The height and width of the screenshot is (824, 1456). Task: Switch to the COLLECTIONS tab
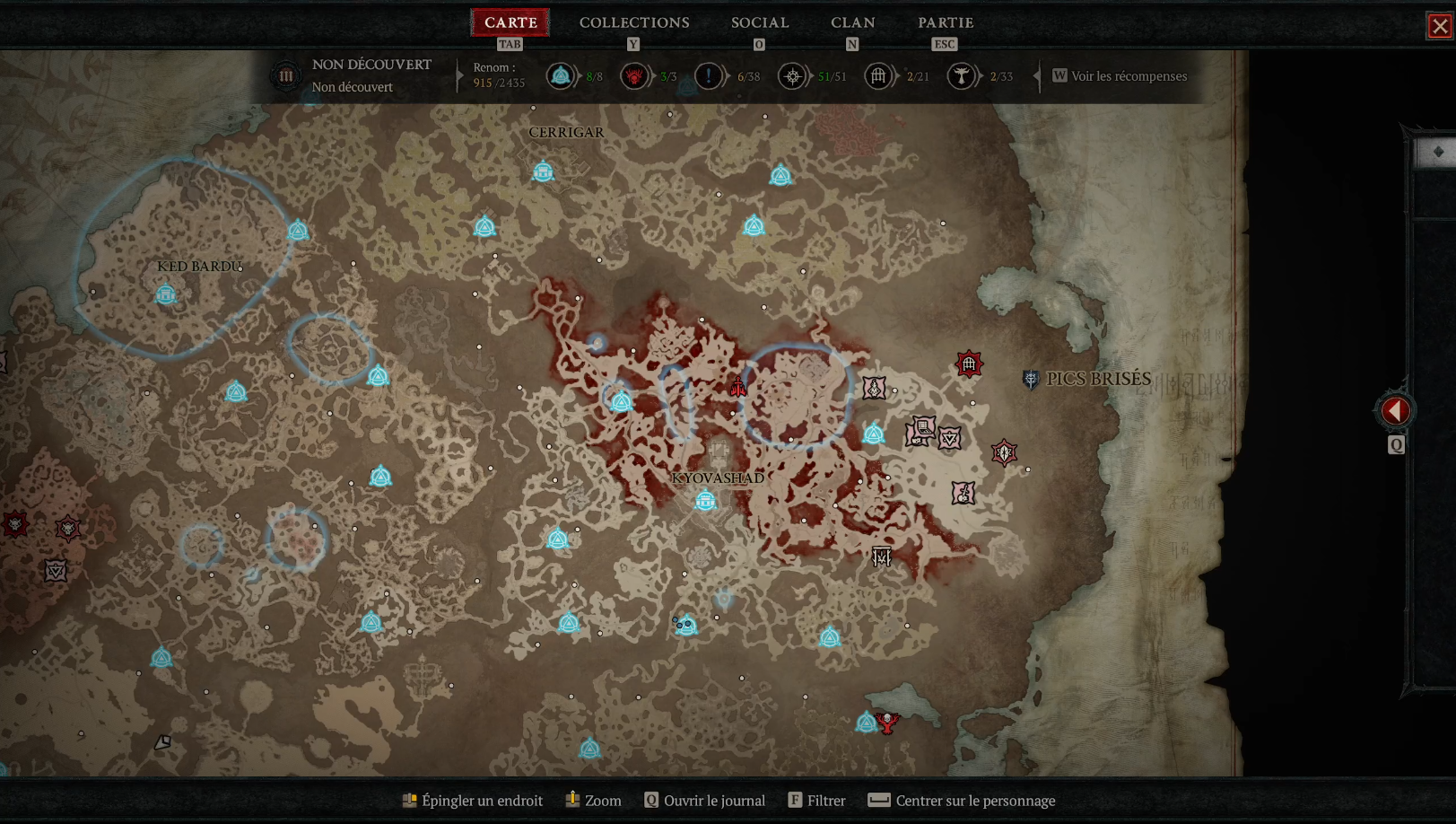pyautogui.click(x=633, y=22)
